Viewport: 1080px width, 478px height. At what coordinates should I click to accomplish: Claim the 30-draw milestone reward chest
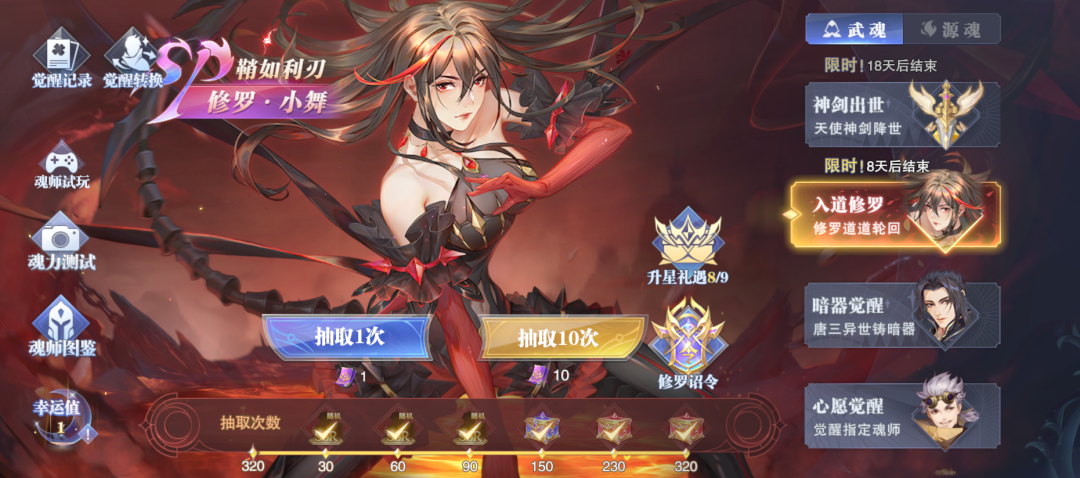click(x=325, y=429)
